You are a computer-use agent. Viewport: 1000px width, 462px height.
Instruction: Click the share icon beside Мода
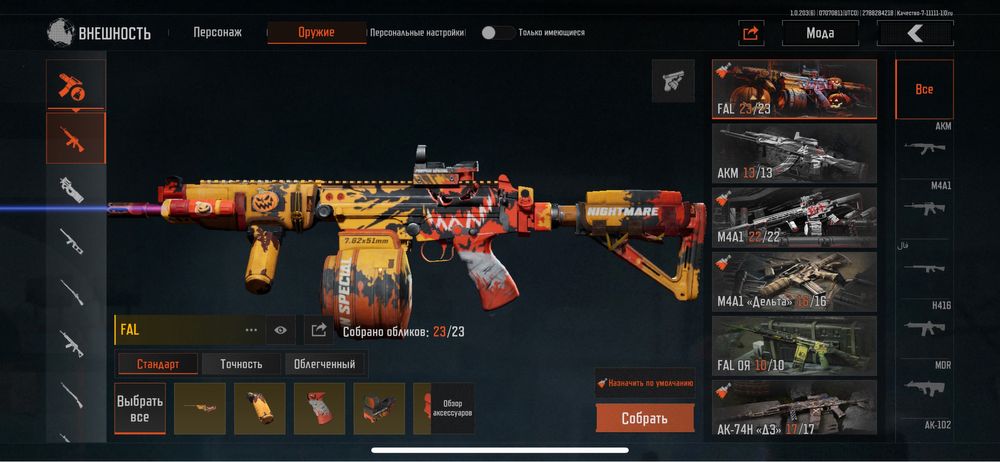coord(751,33)
